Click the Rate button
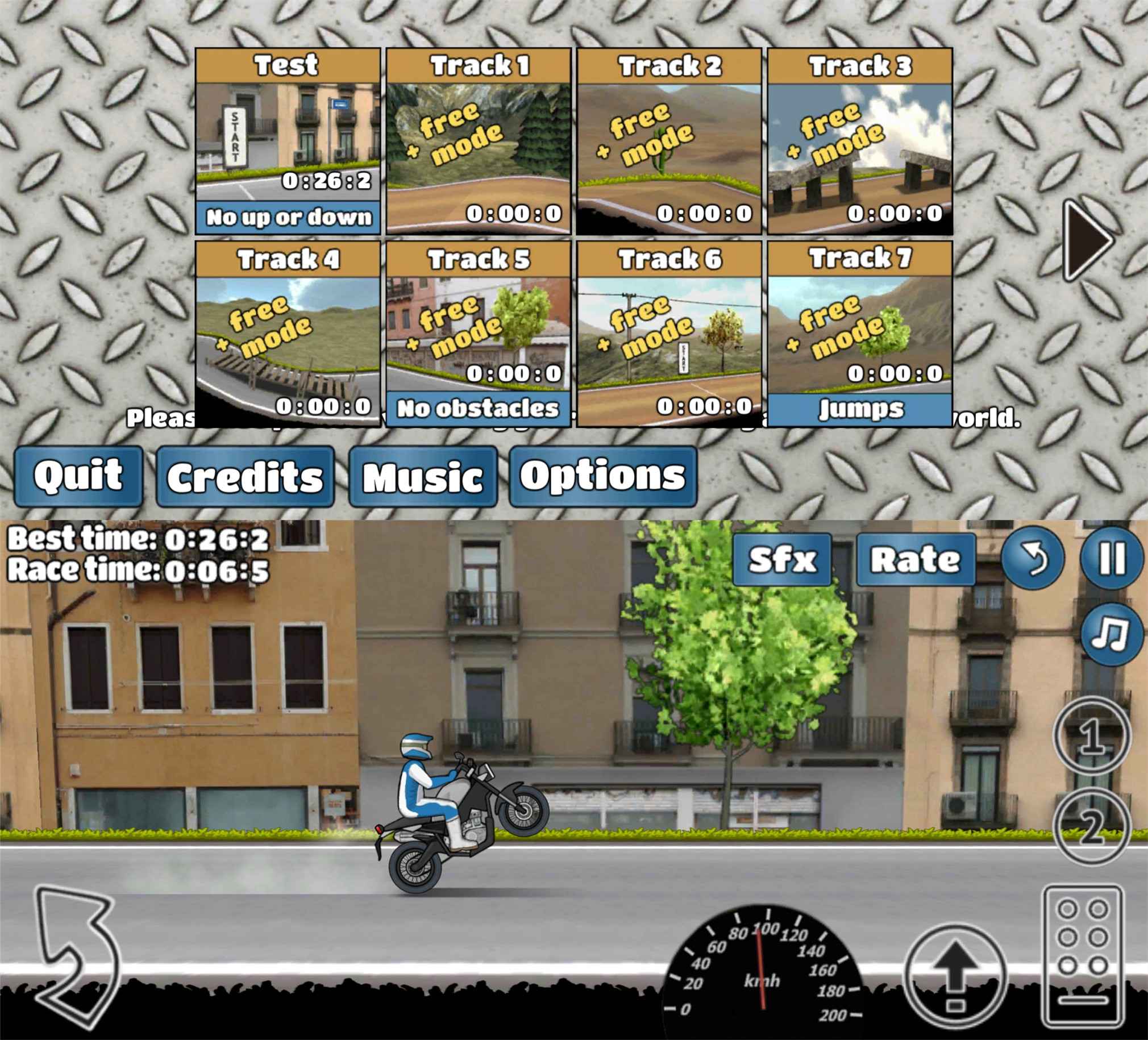 [x=916, y=559]
